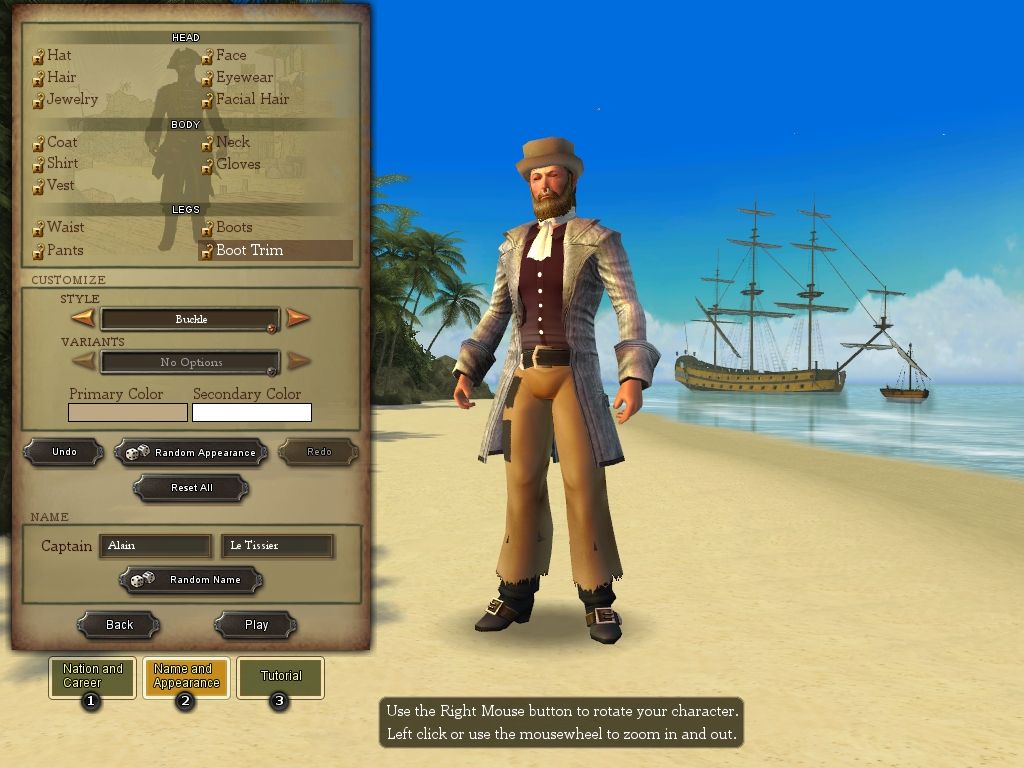The height and width of the screenshot is (768, 1024).
Task: Go Back to the previous step
Action: (119, 625)
